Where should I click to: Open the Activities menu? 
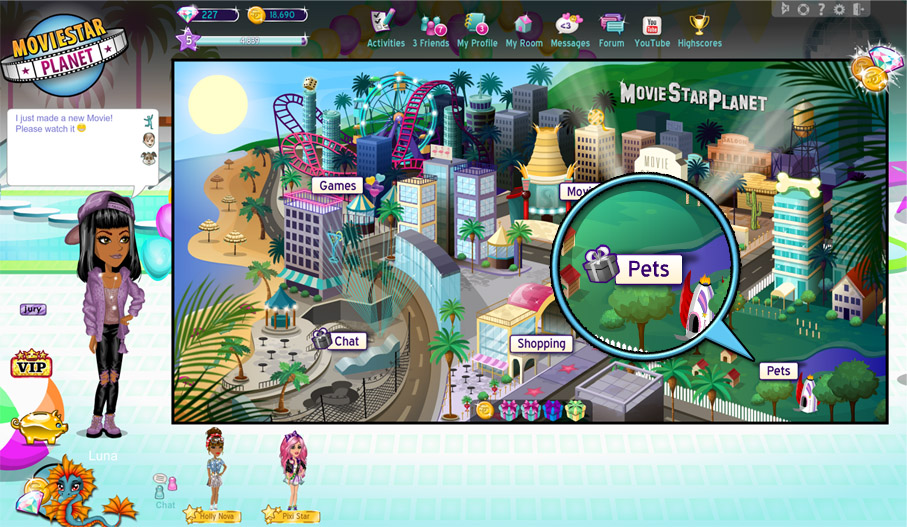coord(385,28)
